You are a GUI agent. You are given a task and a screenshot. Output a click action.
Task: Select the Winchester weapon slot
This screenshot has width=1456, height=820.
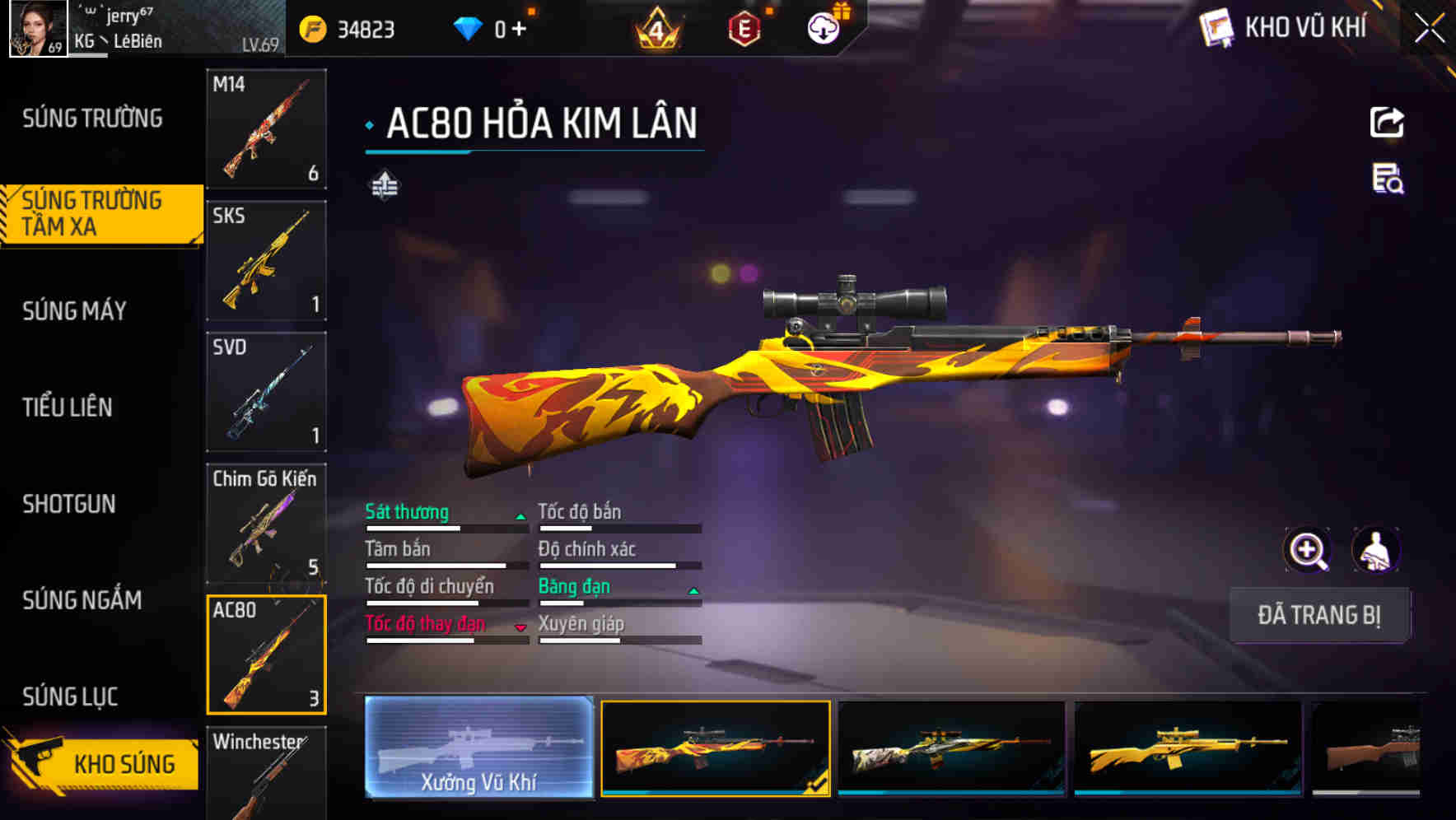(x=266, y=772)
